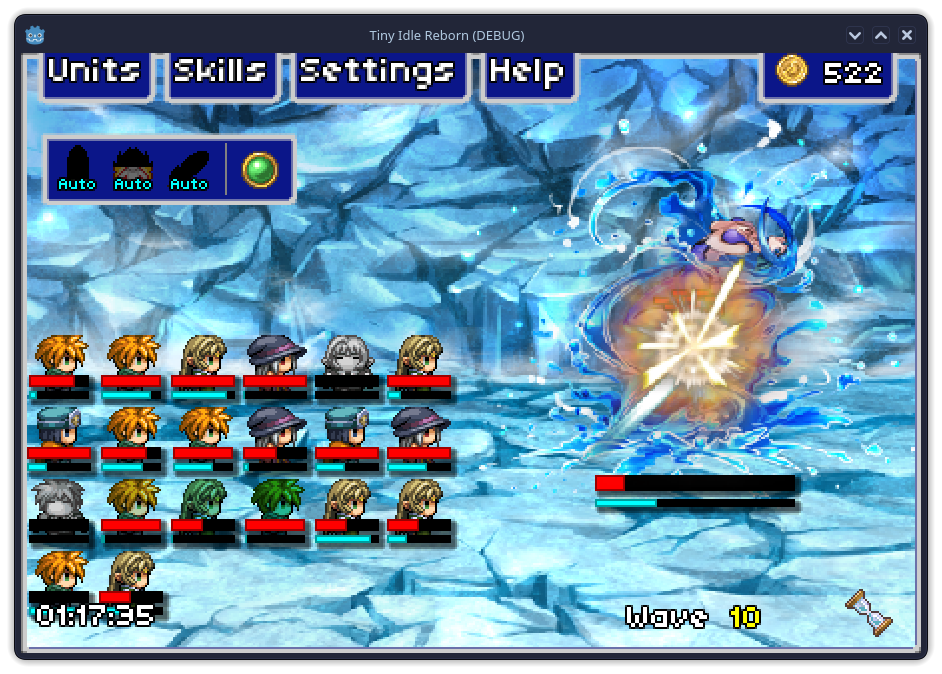Open the Settings menu
The width and height of the screenshot is (942, 674).
[378, 72]
